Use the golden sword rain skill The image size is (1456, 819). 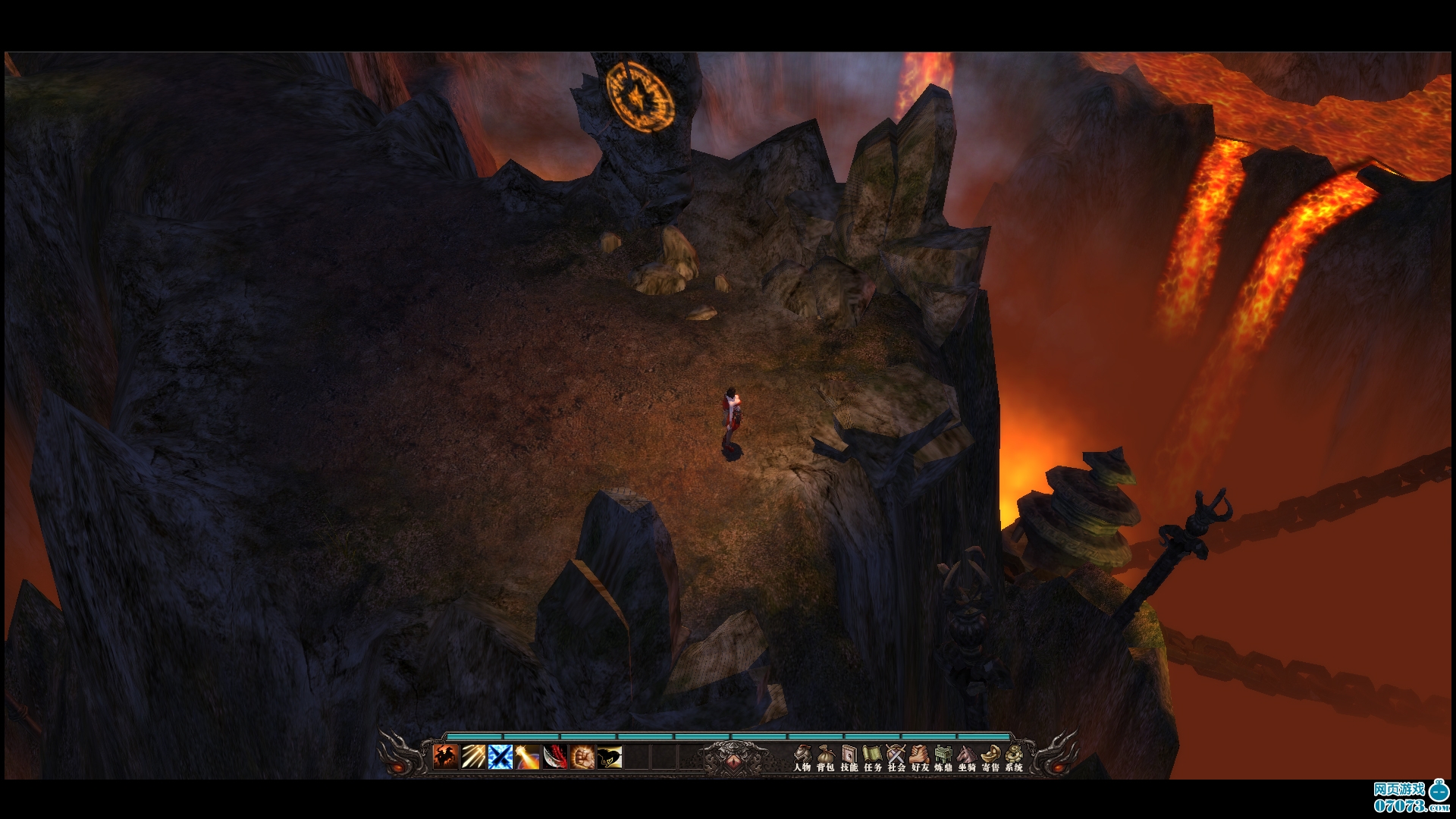(x=473, y=757)
